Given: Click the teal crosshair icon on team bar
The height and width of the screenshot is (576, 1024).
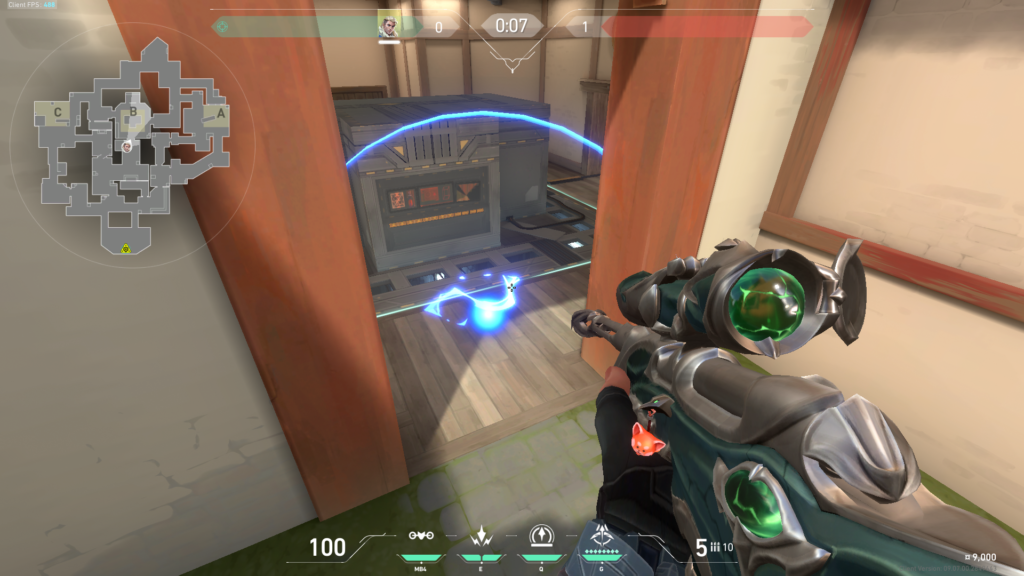Looking at the screenshot, I should pyautogui.click(x=222, y=26).
